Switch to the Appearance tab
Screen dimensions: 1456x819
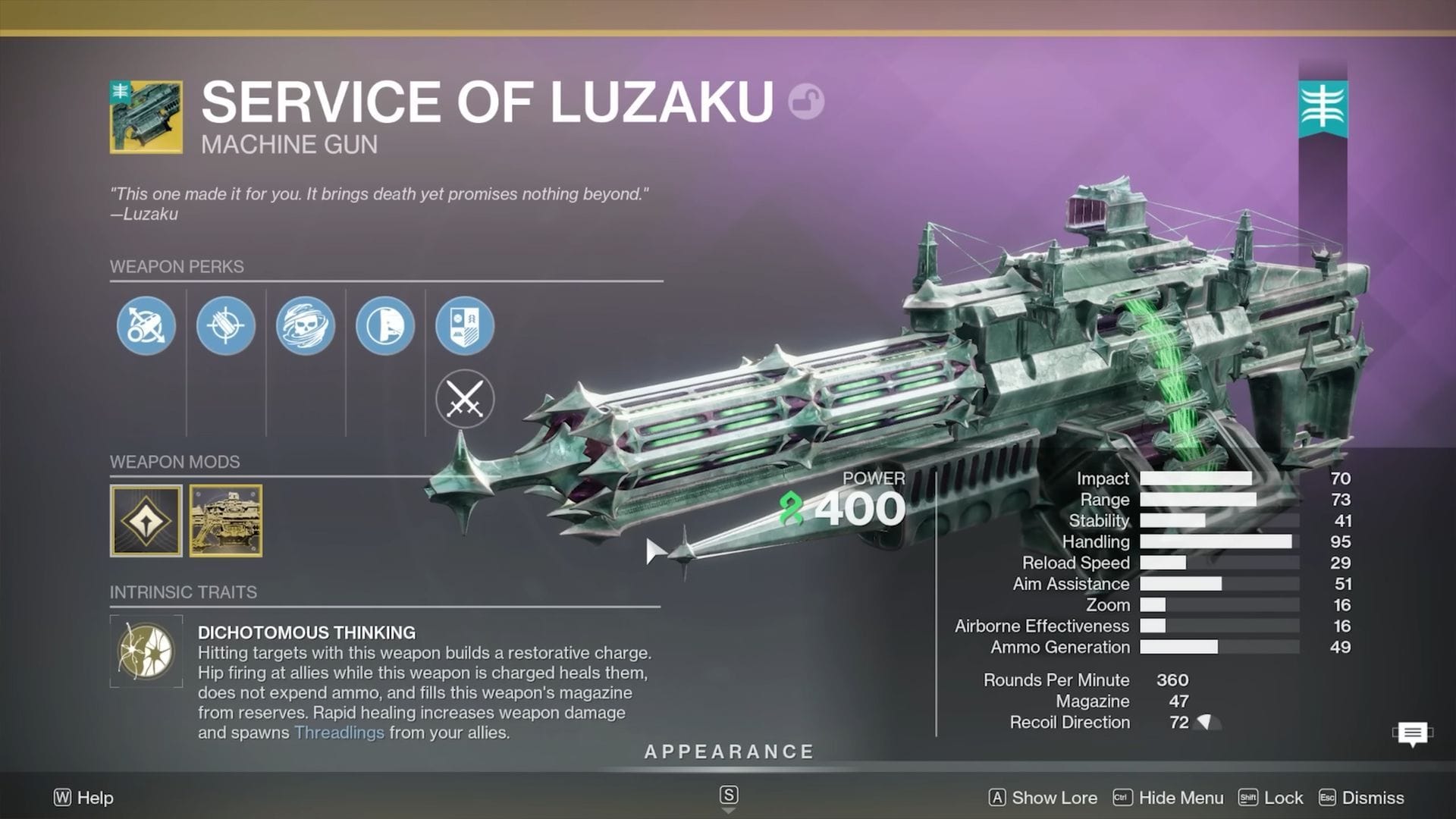728,752
